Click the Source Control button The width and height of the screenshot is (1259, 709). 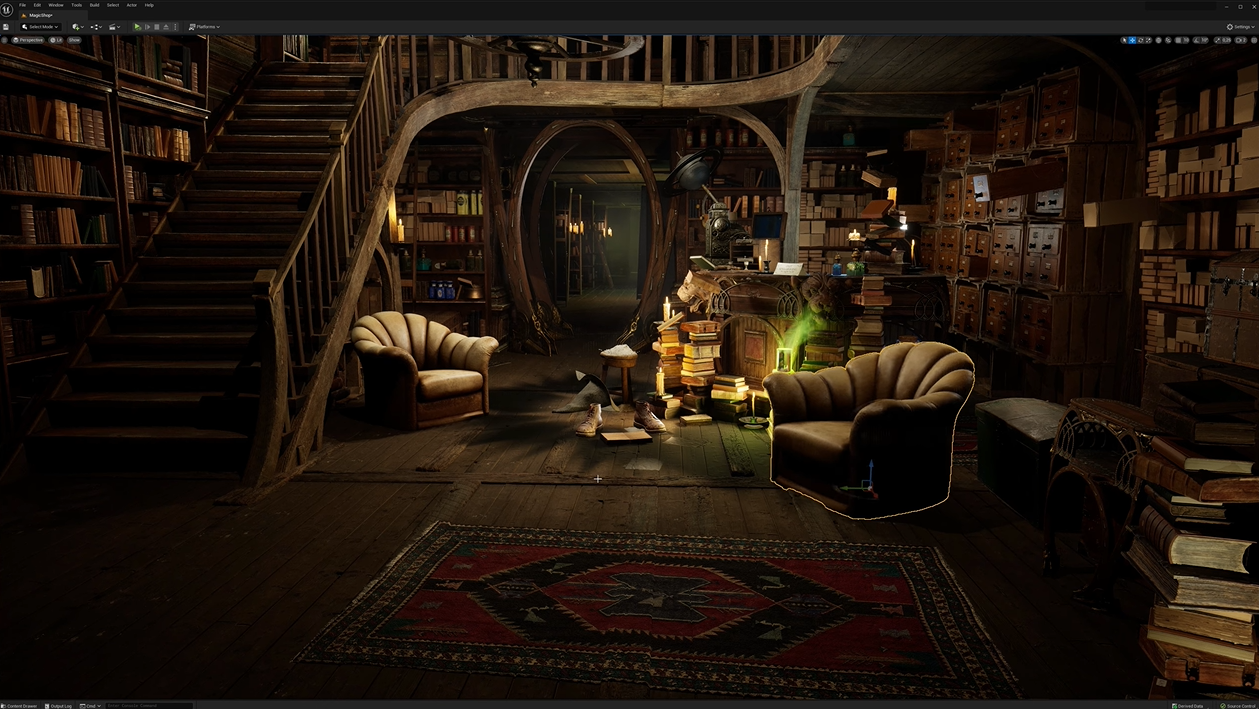pos(1238,705)
